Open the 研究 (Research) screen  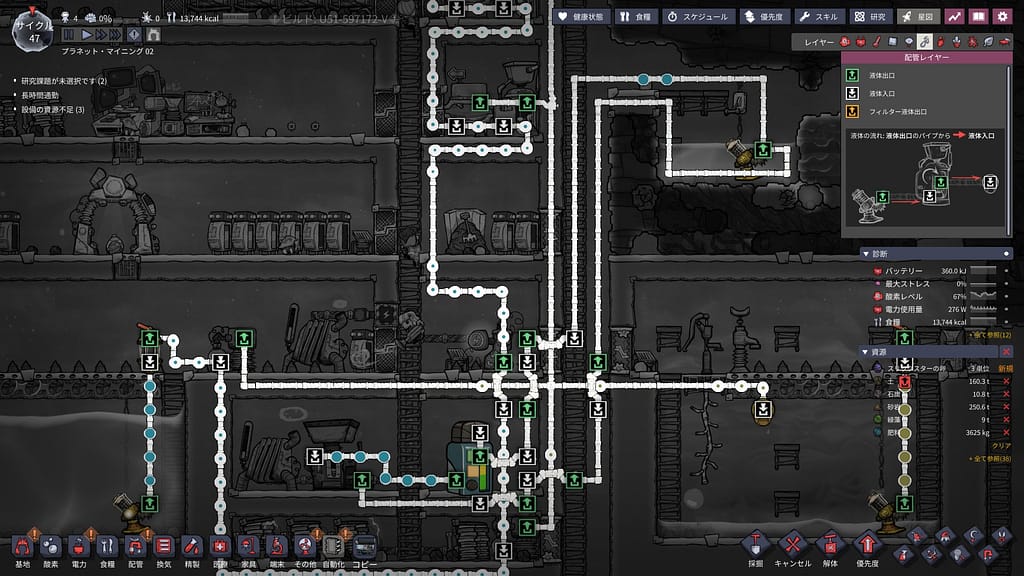point(870,17)
